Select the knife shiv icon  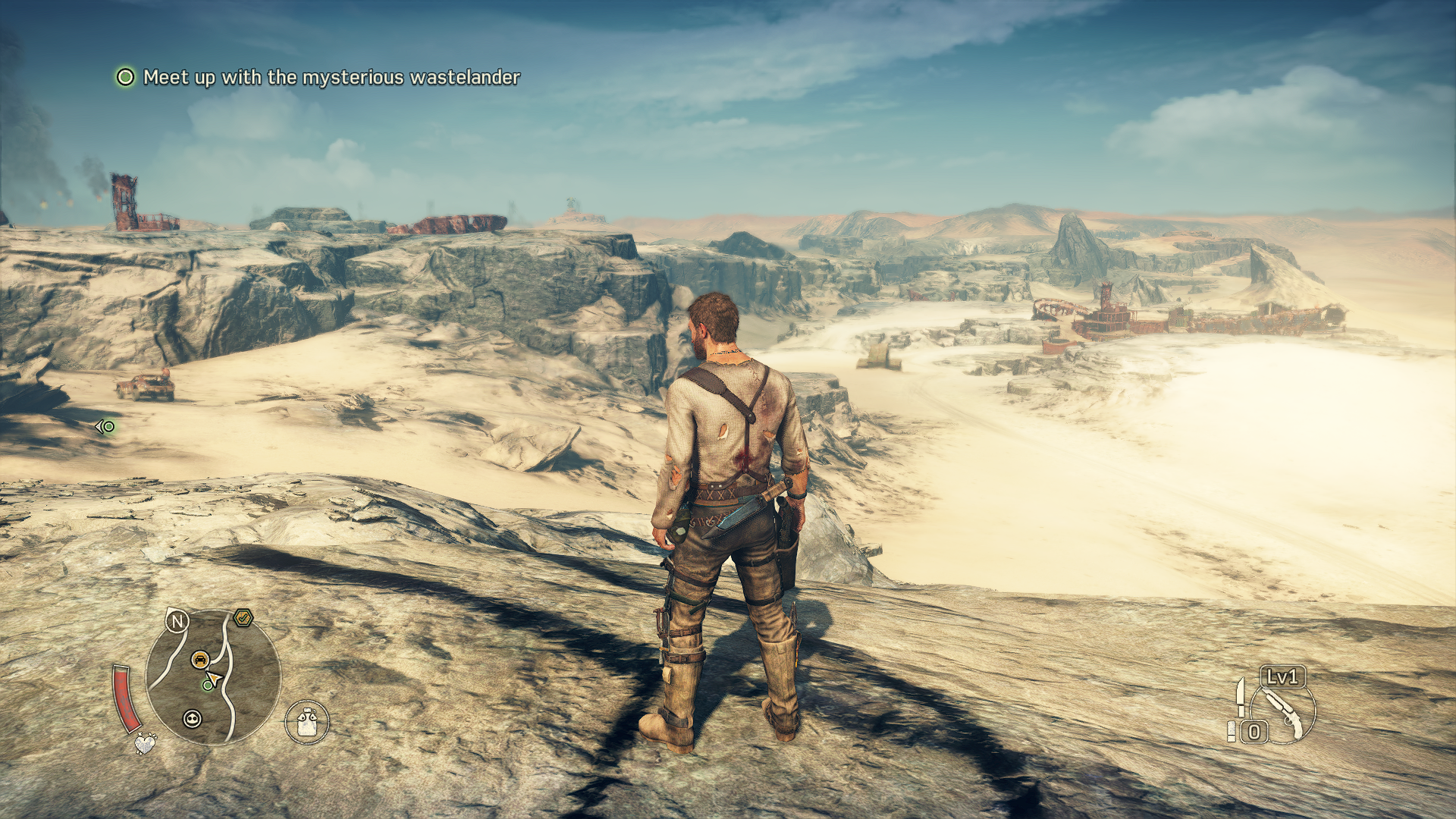coord(1241,696)
